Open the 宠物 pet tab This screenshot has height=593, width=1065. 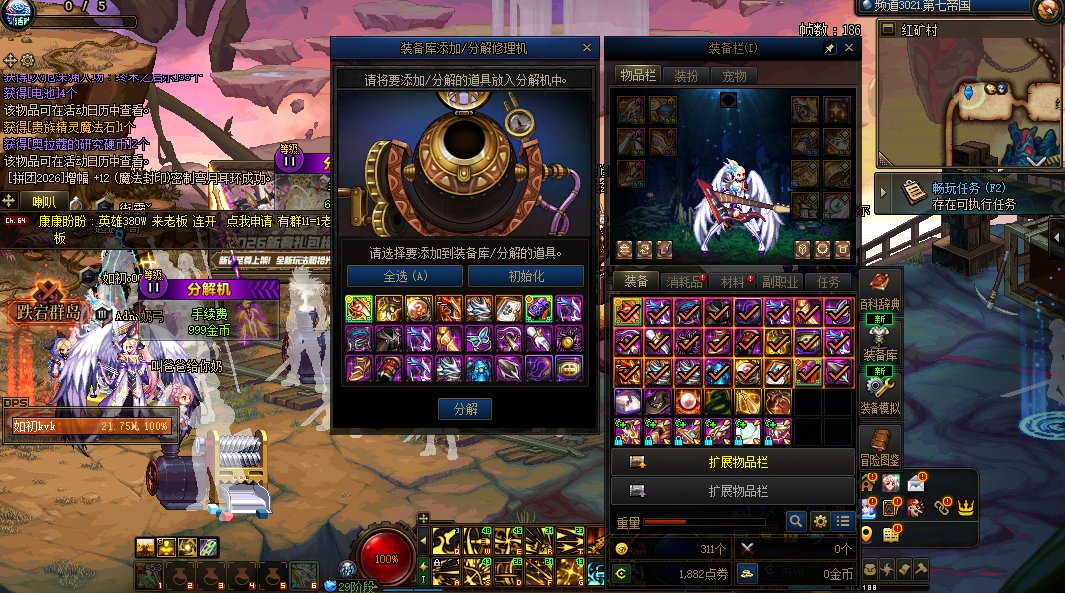[734, 76]
